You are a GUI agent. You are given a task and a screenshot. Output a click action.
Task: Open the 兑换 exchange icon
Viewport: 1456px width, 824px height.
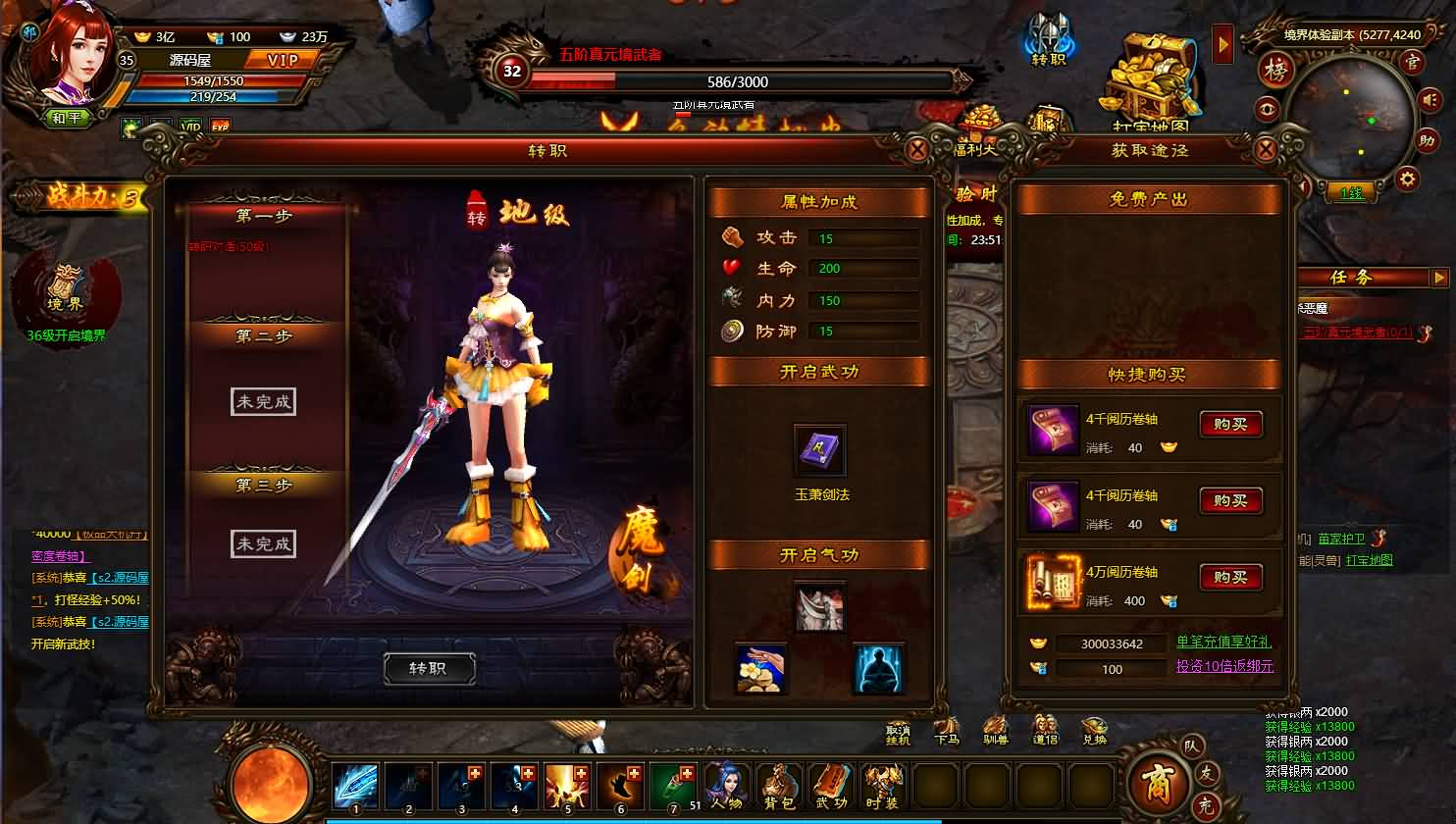(1094, 731)
